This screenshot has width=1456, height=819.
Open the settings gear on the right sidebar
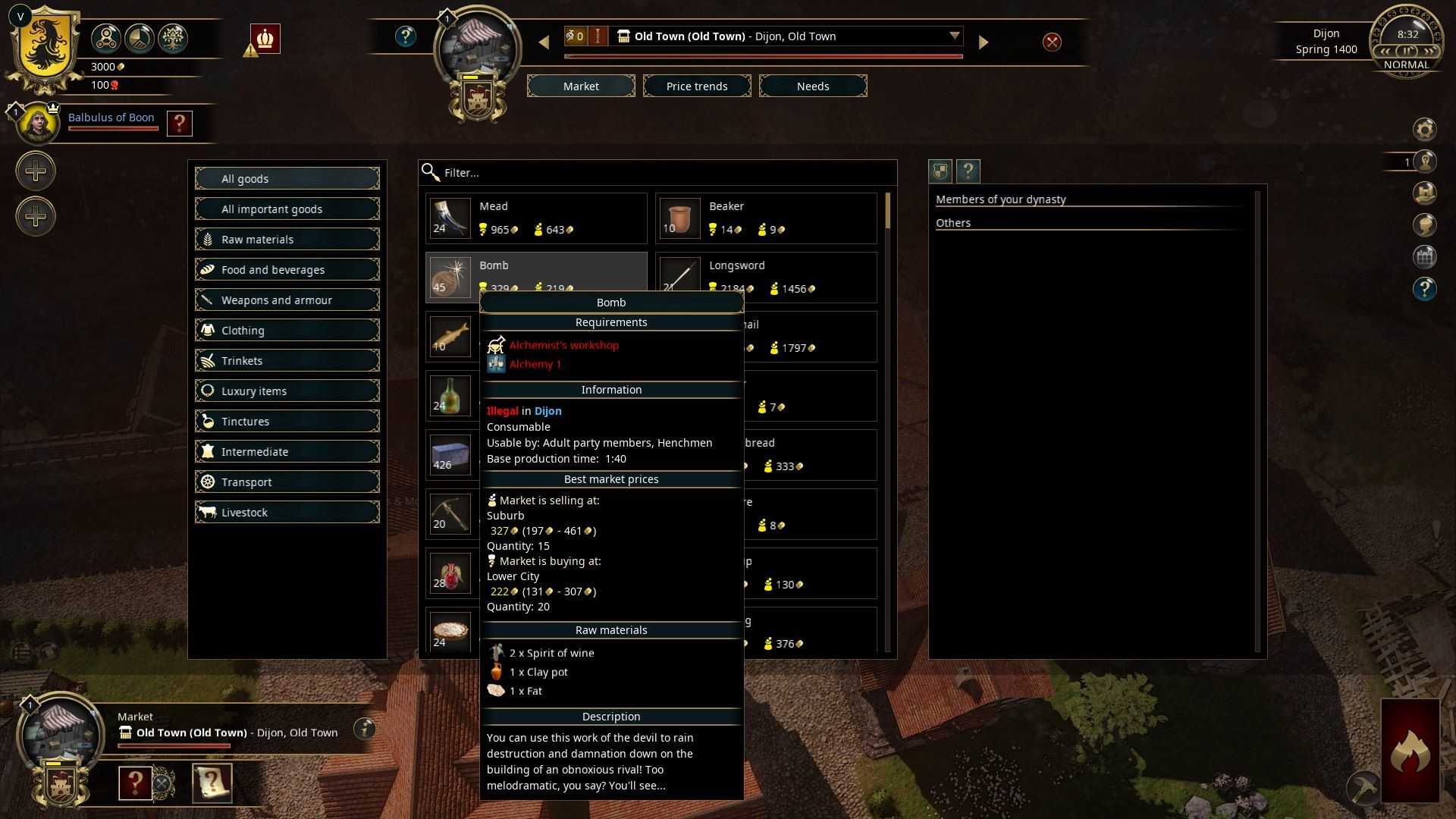[1426, 129]
